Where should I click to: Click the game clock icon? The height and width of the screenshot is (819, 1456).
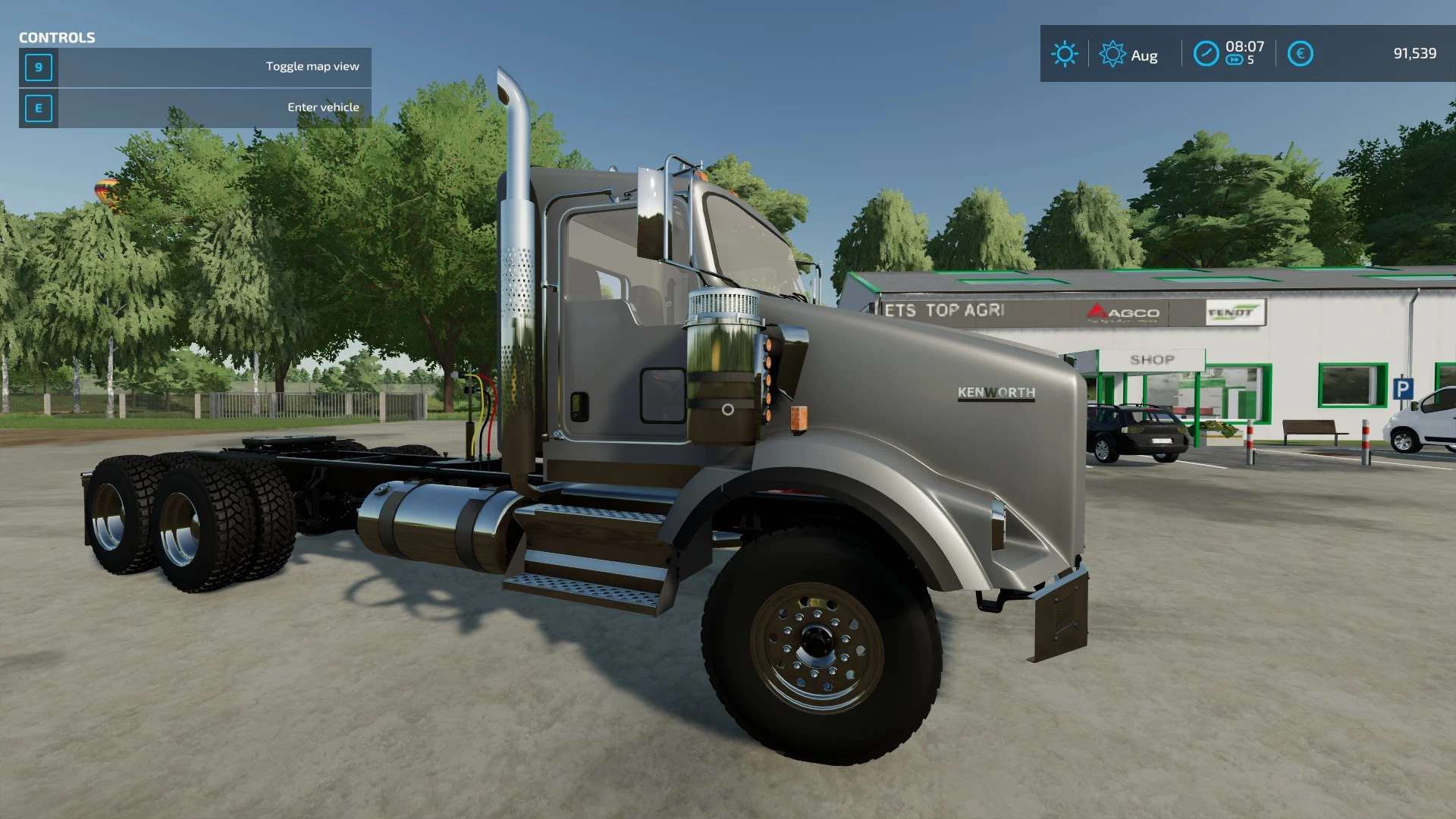[1206, 54]
